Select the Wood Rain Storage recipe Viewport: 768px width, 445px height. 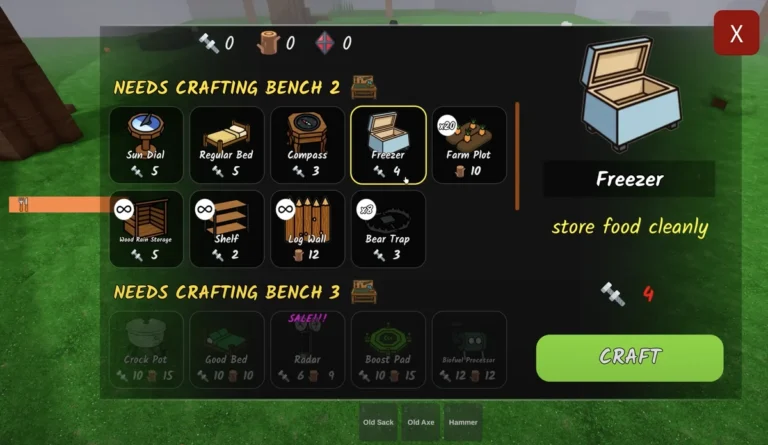pyautogui.click(x=147, y=229)
